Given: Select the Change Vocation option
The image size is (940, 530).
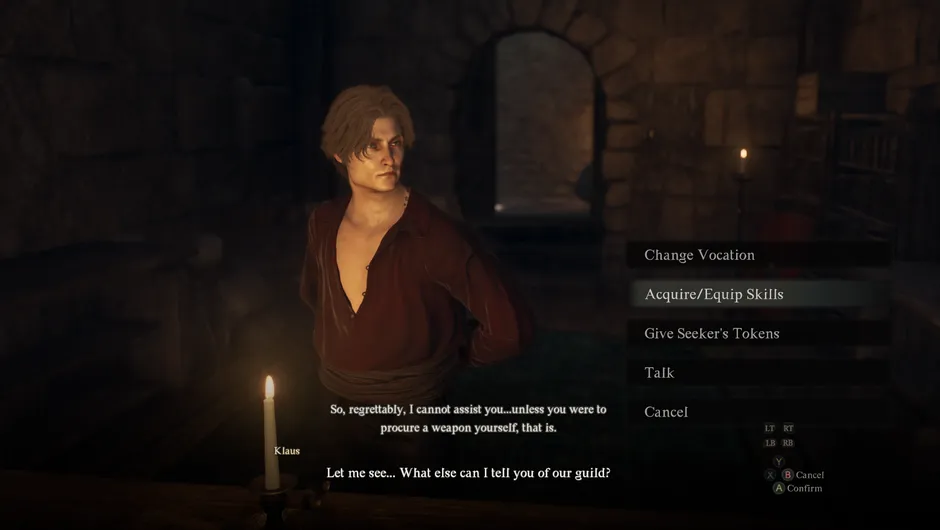Looking at the screenshot, I should click(699, 255).
